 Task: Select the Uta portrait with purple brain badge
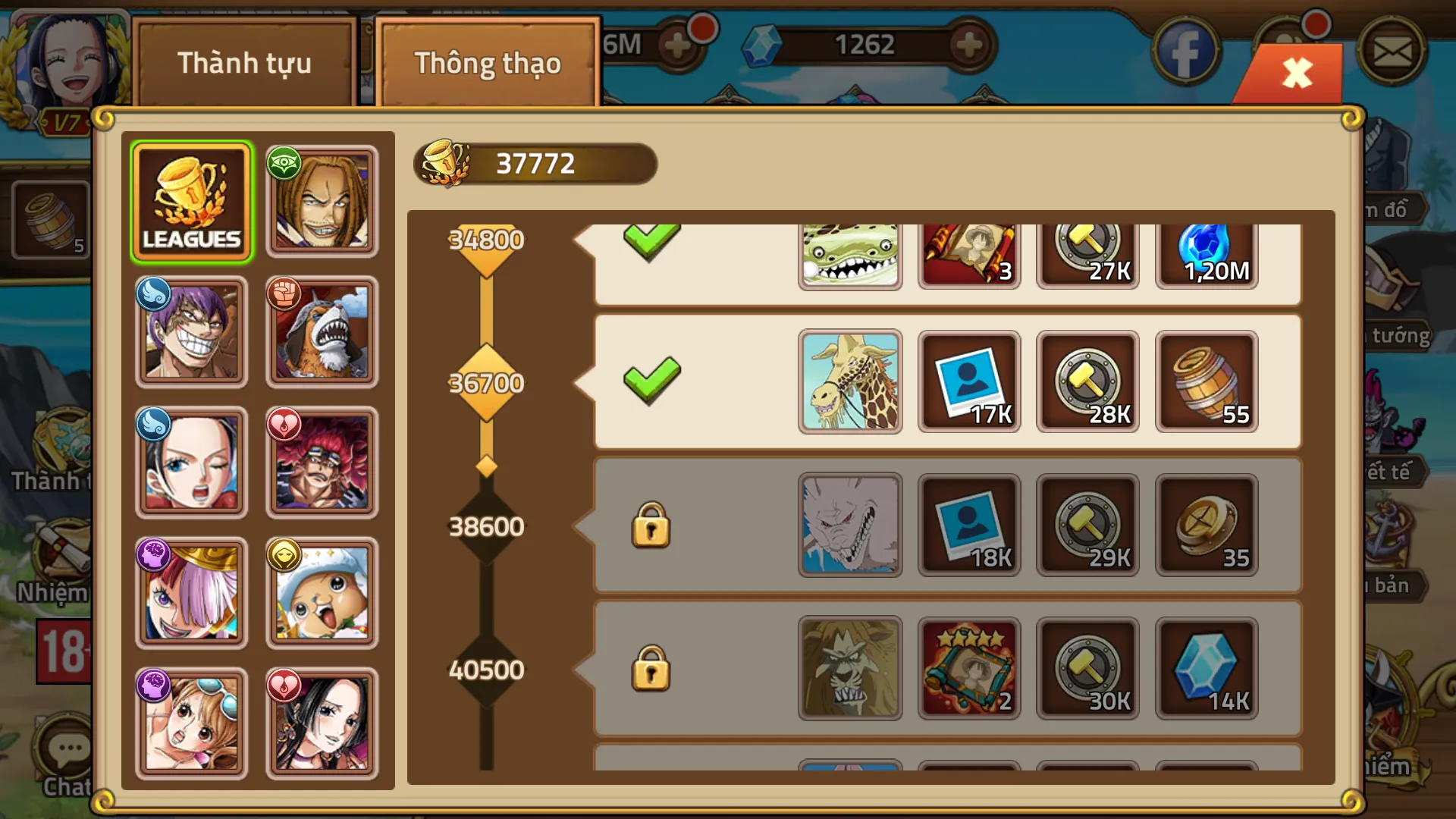[x=192, y=593]
